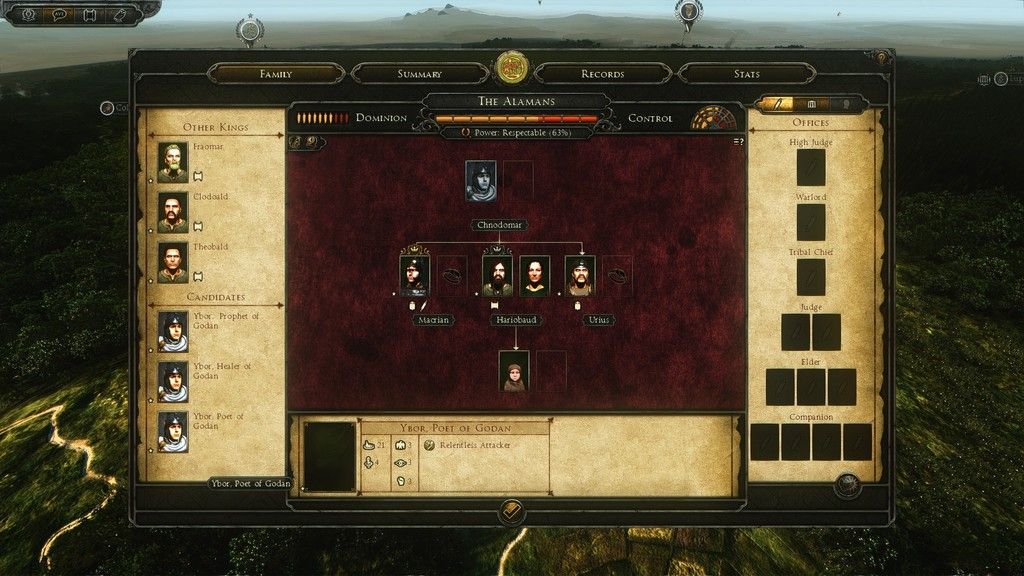1024x576 pixels.
Task: Click the empty Tribal Chief office slot
Action: (811, 277)
